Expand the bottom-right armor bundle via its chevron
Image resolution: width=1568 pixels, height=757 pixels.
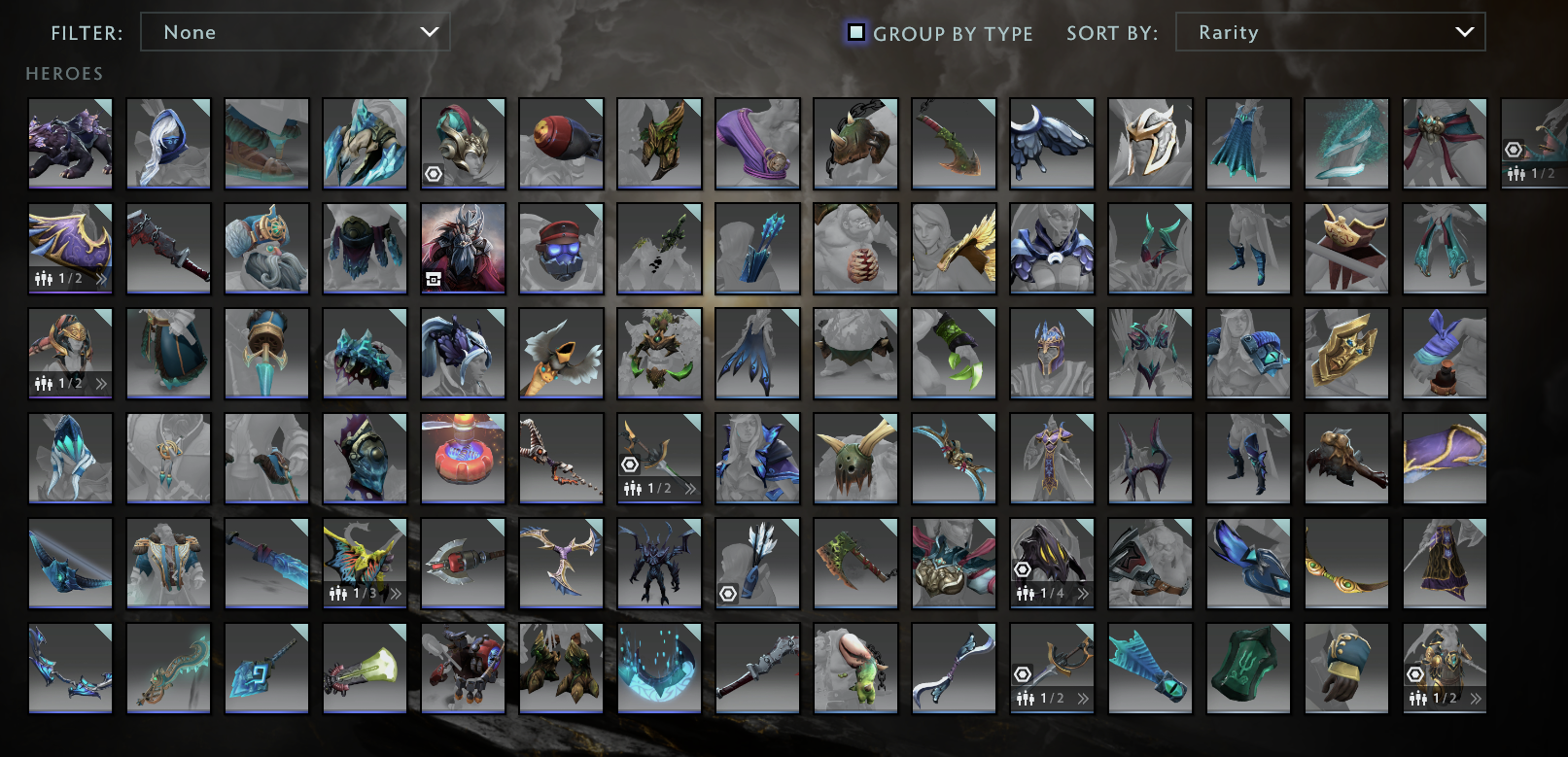click(x=1476, y=697)
